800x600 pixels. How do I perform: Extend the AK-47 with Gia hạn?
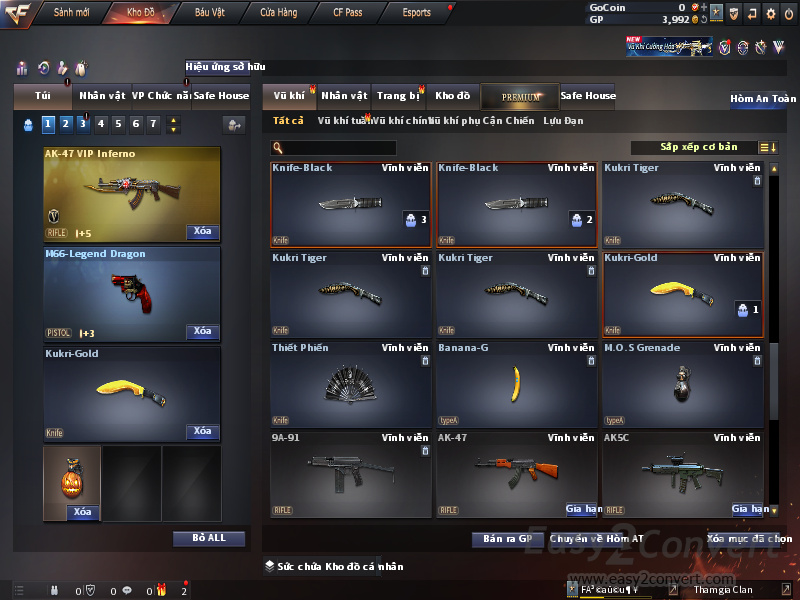pyautogui.click(x=584, y=509)
